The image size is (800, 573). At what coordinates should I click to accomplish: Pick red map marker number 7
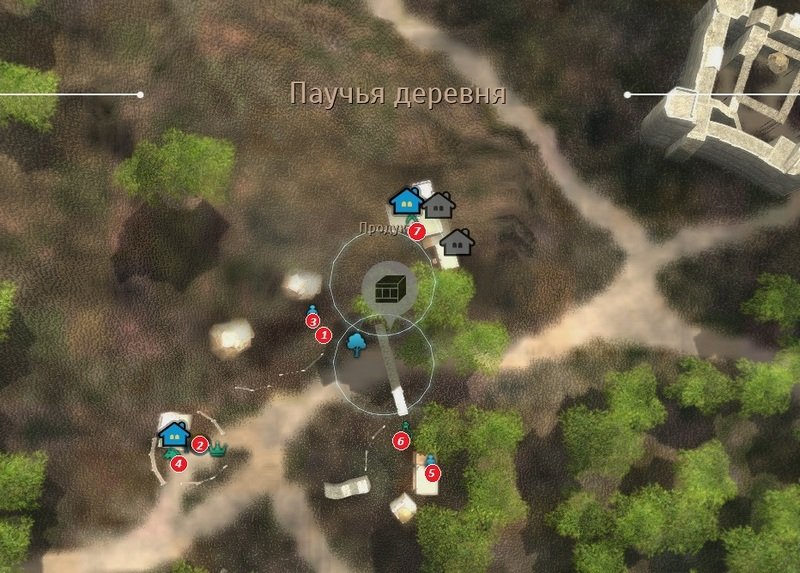pyautogui.click(x=417, y=231)
